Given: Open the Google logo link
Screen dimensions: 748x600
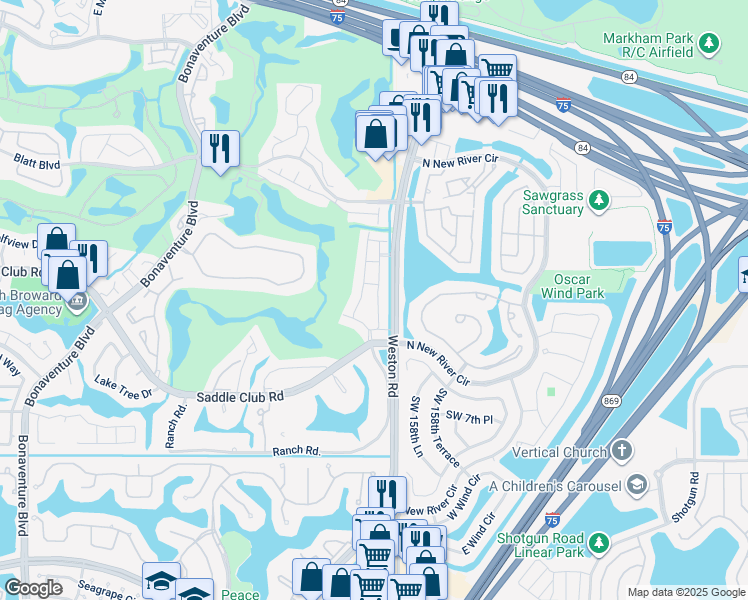Looking at the screenshot, I should 33,588.
